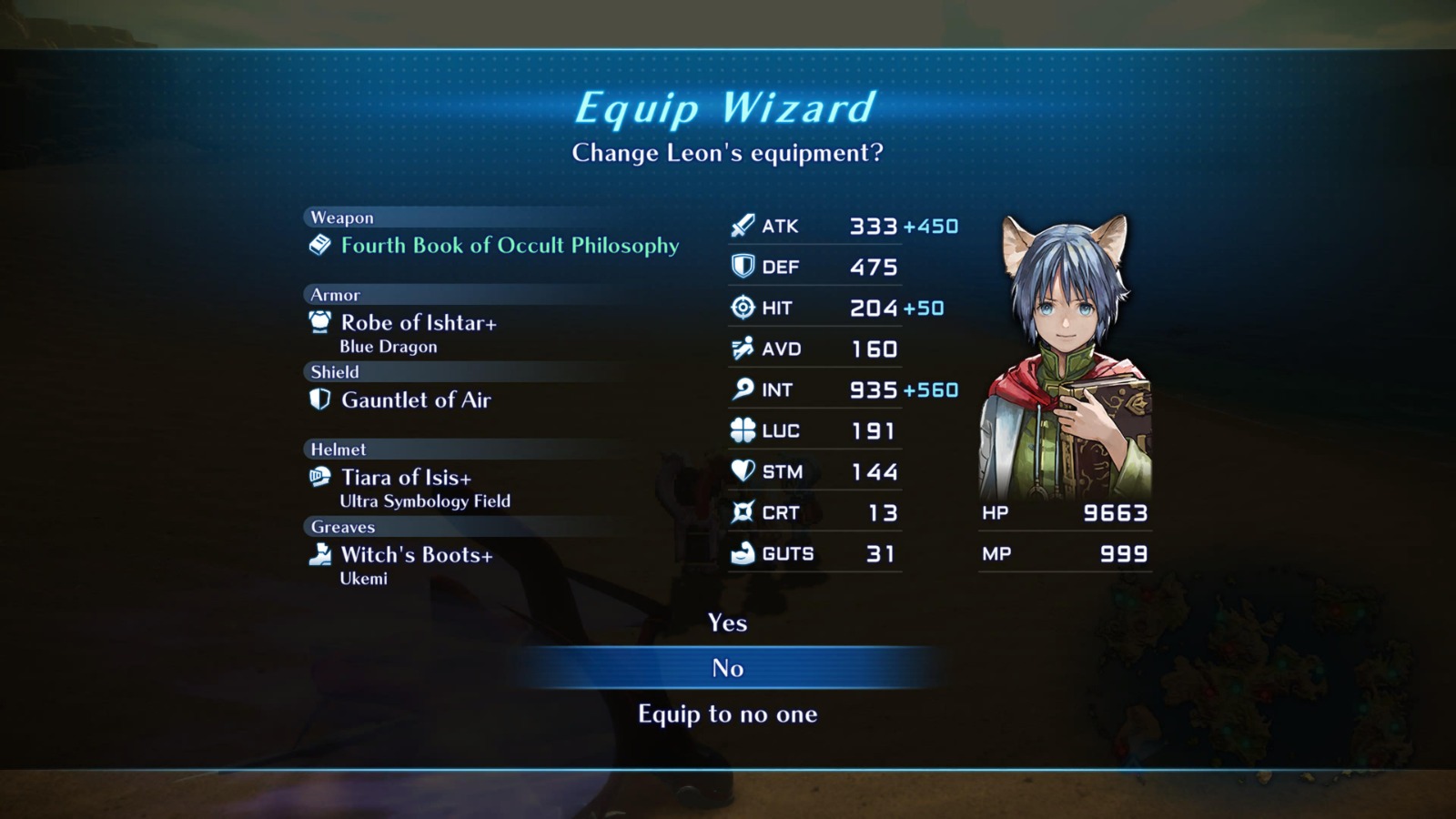This screenshot has width=1456, height=819.
Task: Select the boot icon beside Witch's Boots+
Action: point(319,553)
